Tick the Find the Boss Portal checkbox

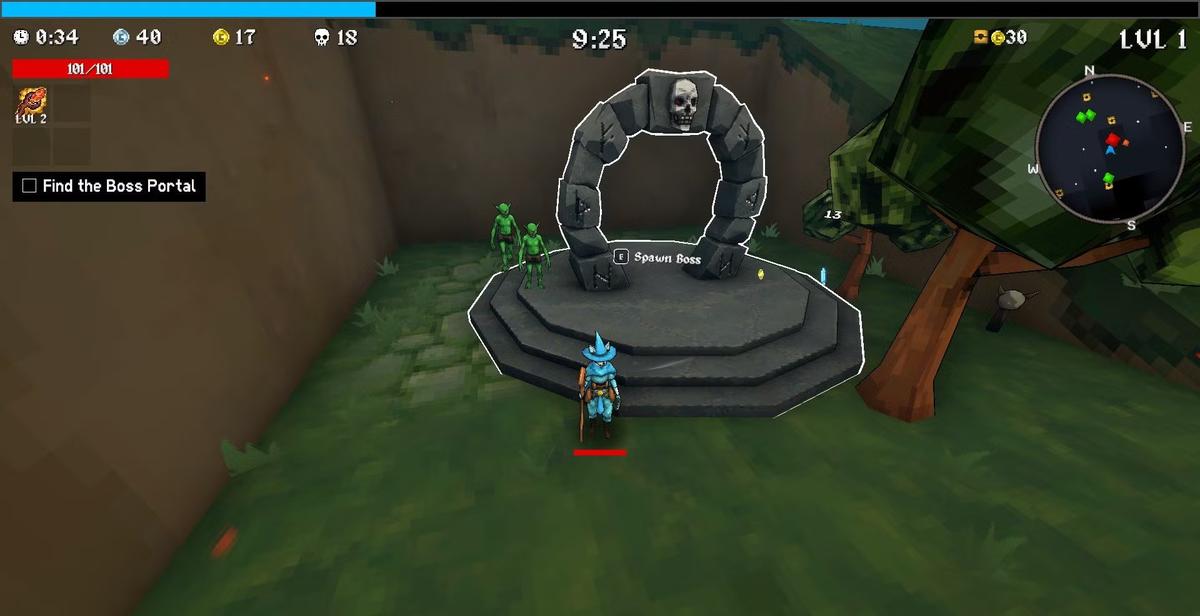pos(29,186)
